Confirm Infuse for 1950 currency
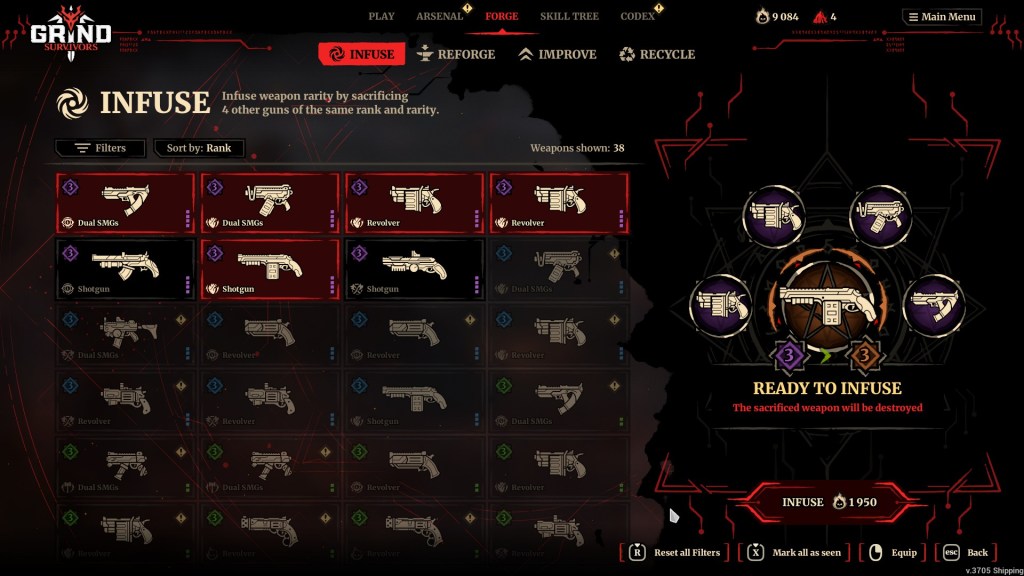1024x576 pixels. click(x=830, y=502)
